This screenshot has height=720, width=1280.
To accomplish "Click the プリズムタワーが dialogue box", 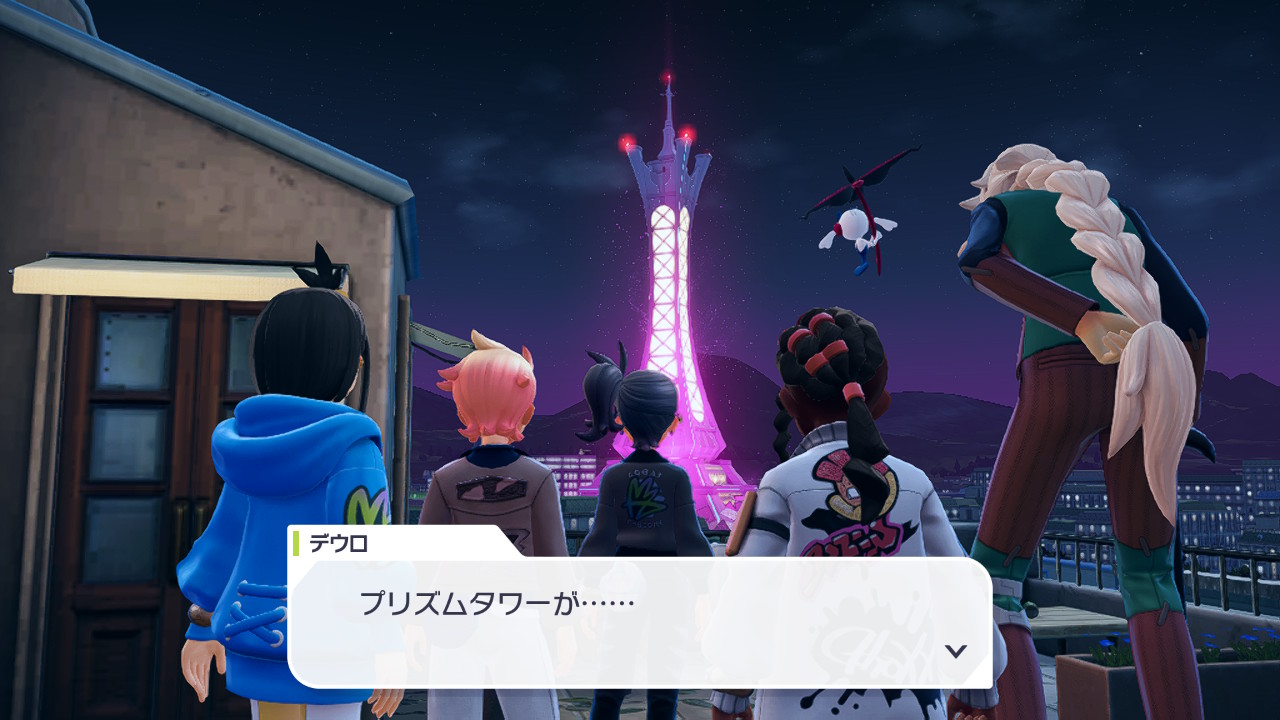I will click(x=640, y=620).
